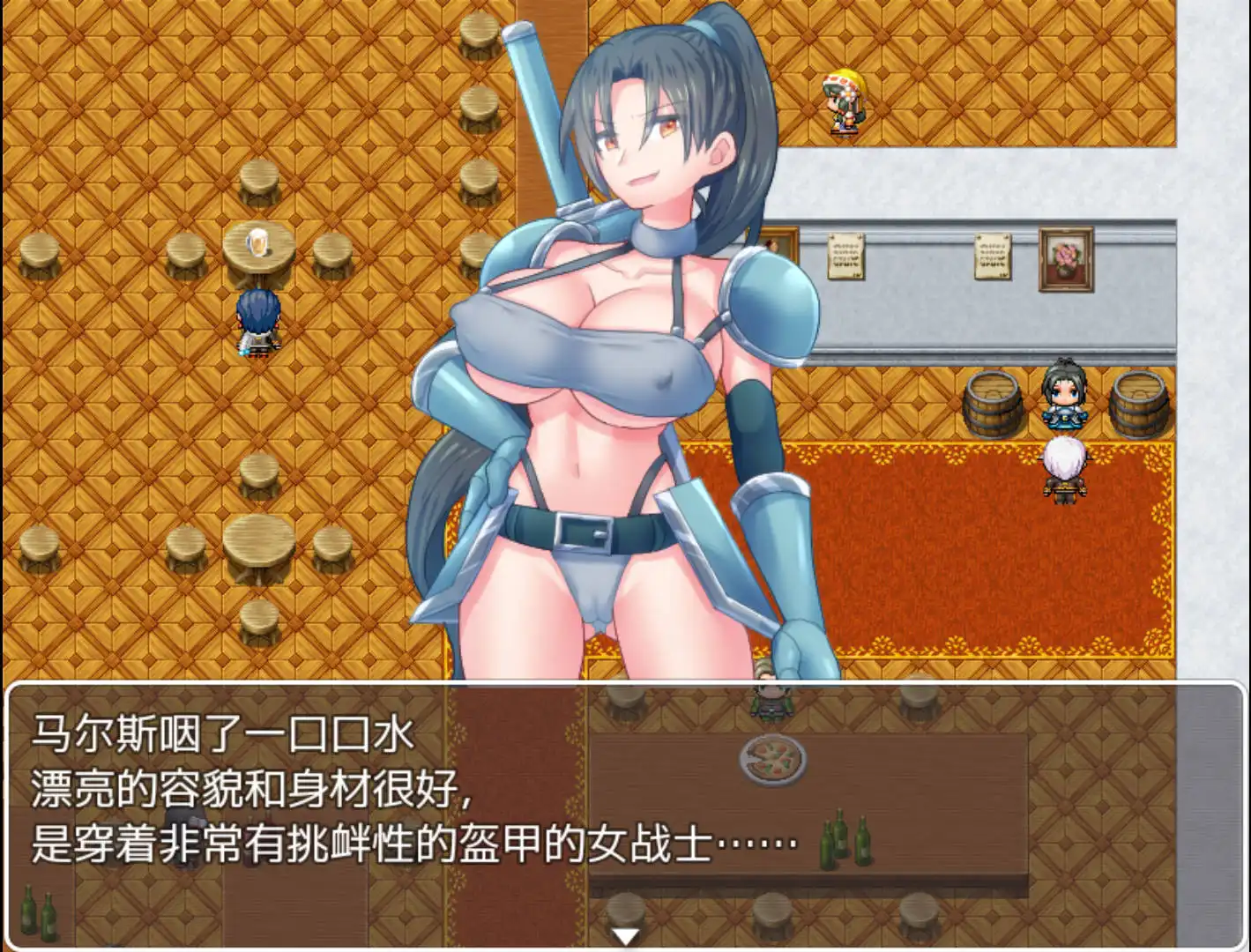The image size is (1251, 952).
Task: Click the pizza on the long dining table
Action: [773, 761]
